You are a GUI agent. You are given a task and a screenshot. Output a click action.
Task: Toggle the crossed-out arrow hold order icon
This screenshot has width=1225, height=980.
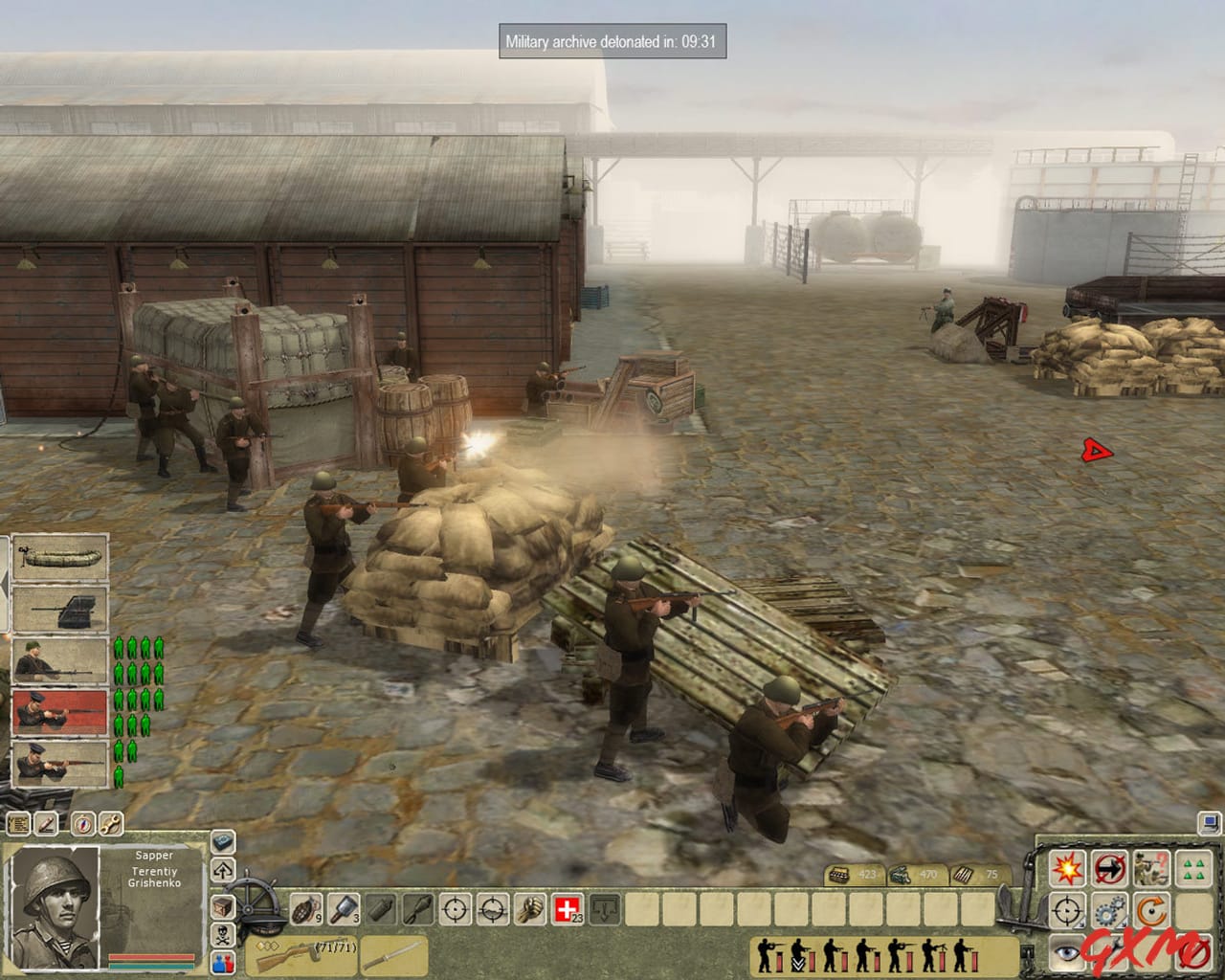(1108, 867)
